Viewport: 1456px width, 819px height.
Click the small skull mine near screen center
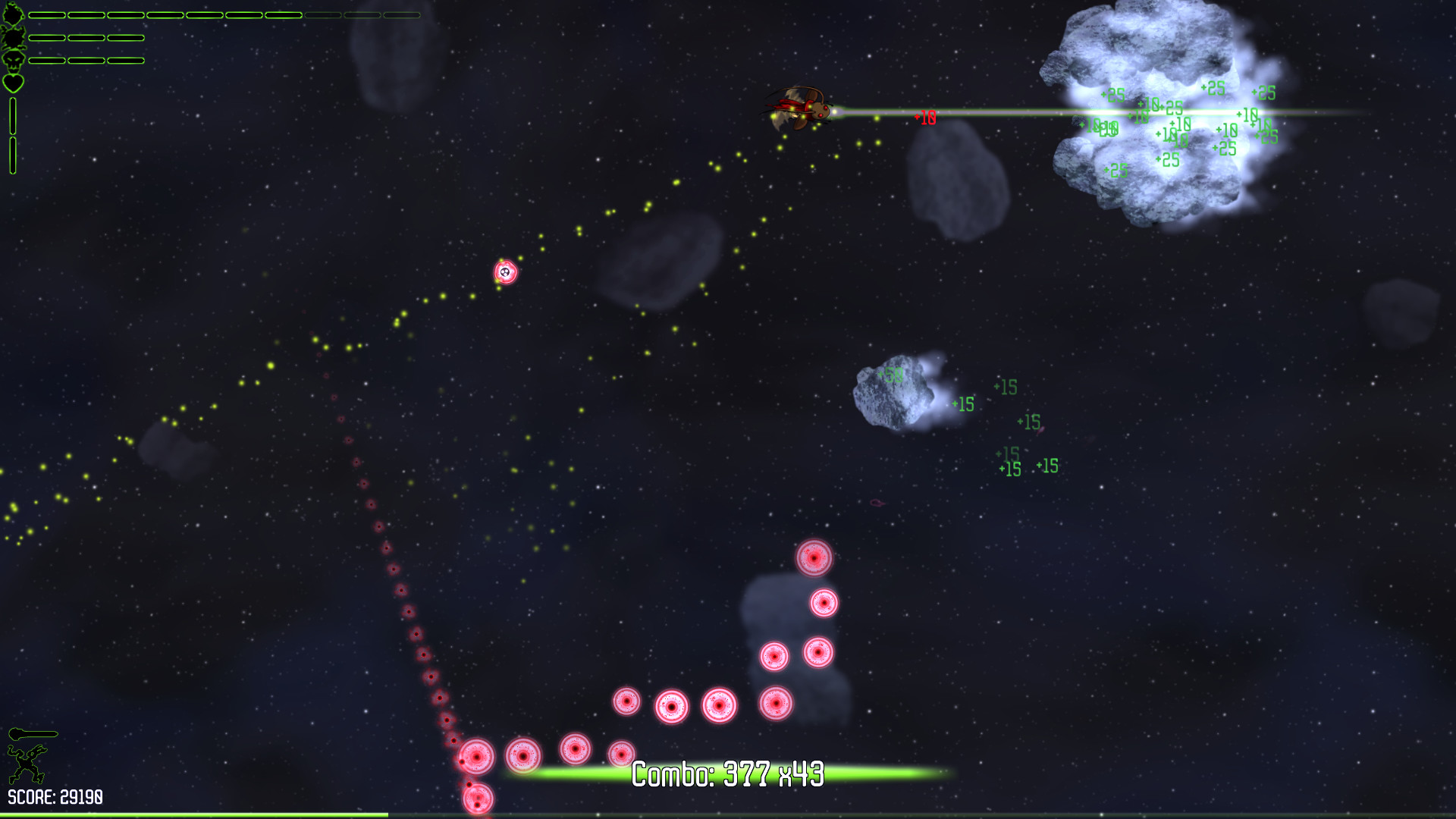point(506,271)
